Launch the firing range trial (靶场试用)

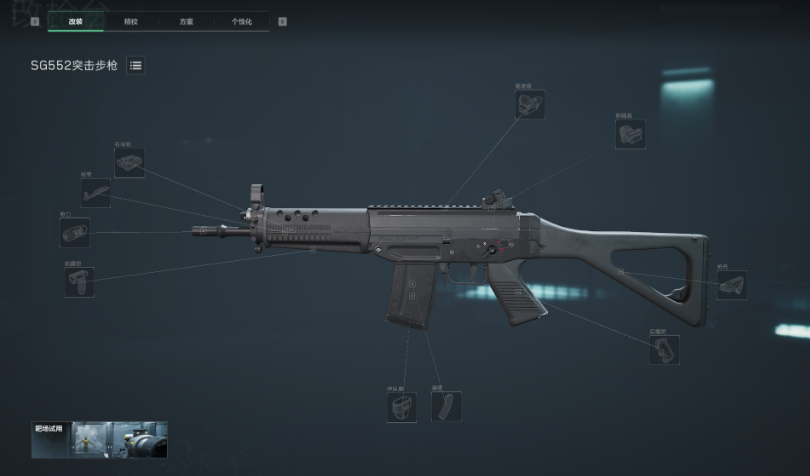(99, 440)
